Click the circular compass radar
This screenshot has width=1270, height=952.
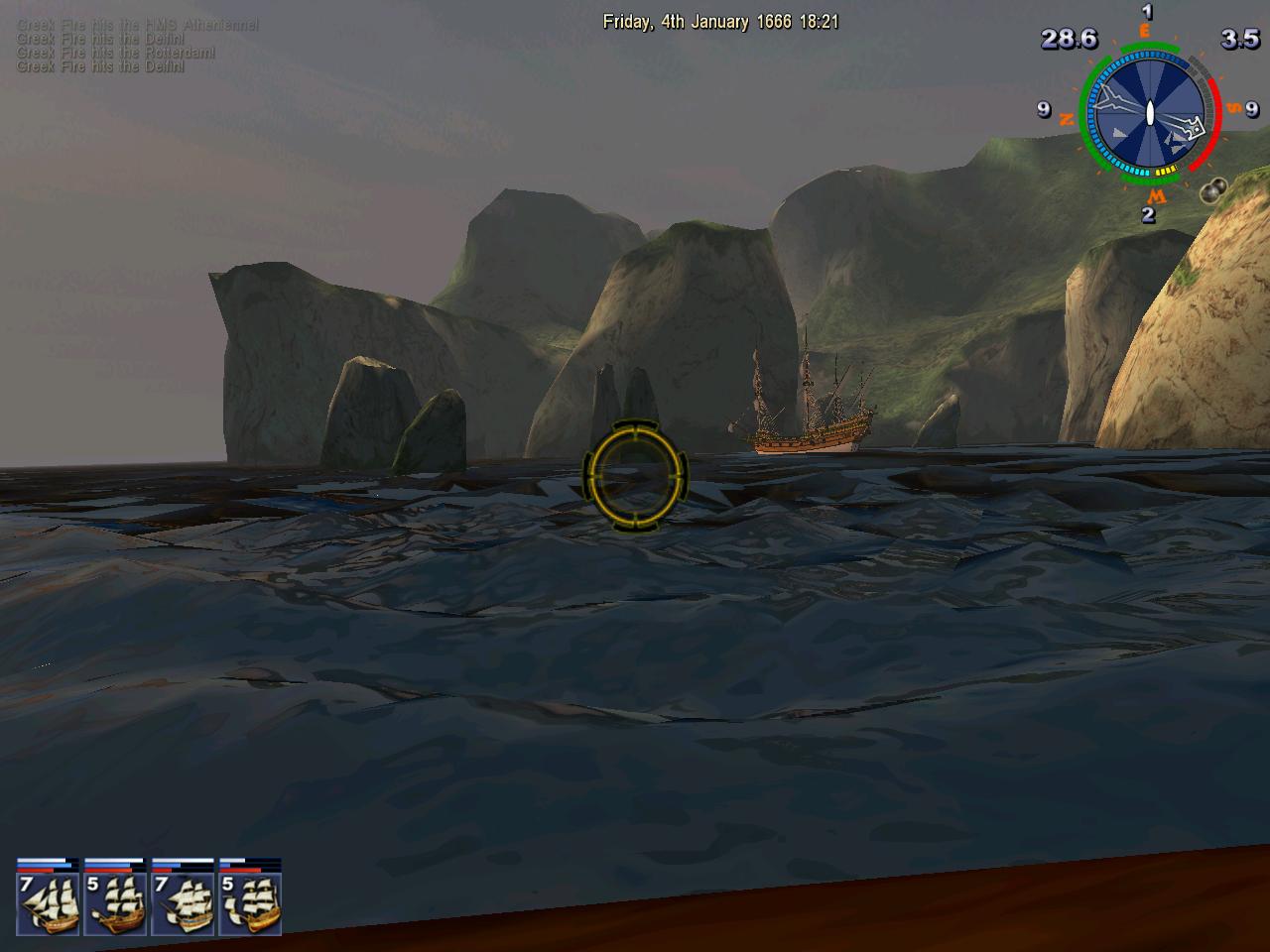tap(1148, 111)
